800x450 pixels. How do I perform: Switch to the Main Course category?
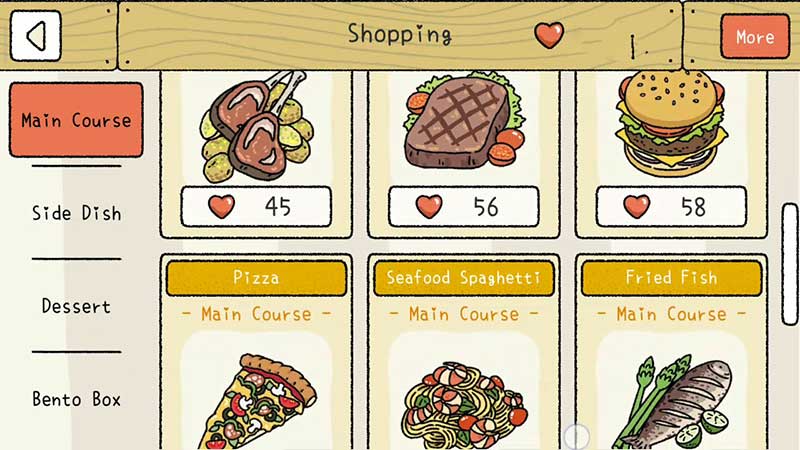[x=76, y=120]
